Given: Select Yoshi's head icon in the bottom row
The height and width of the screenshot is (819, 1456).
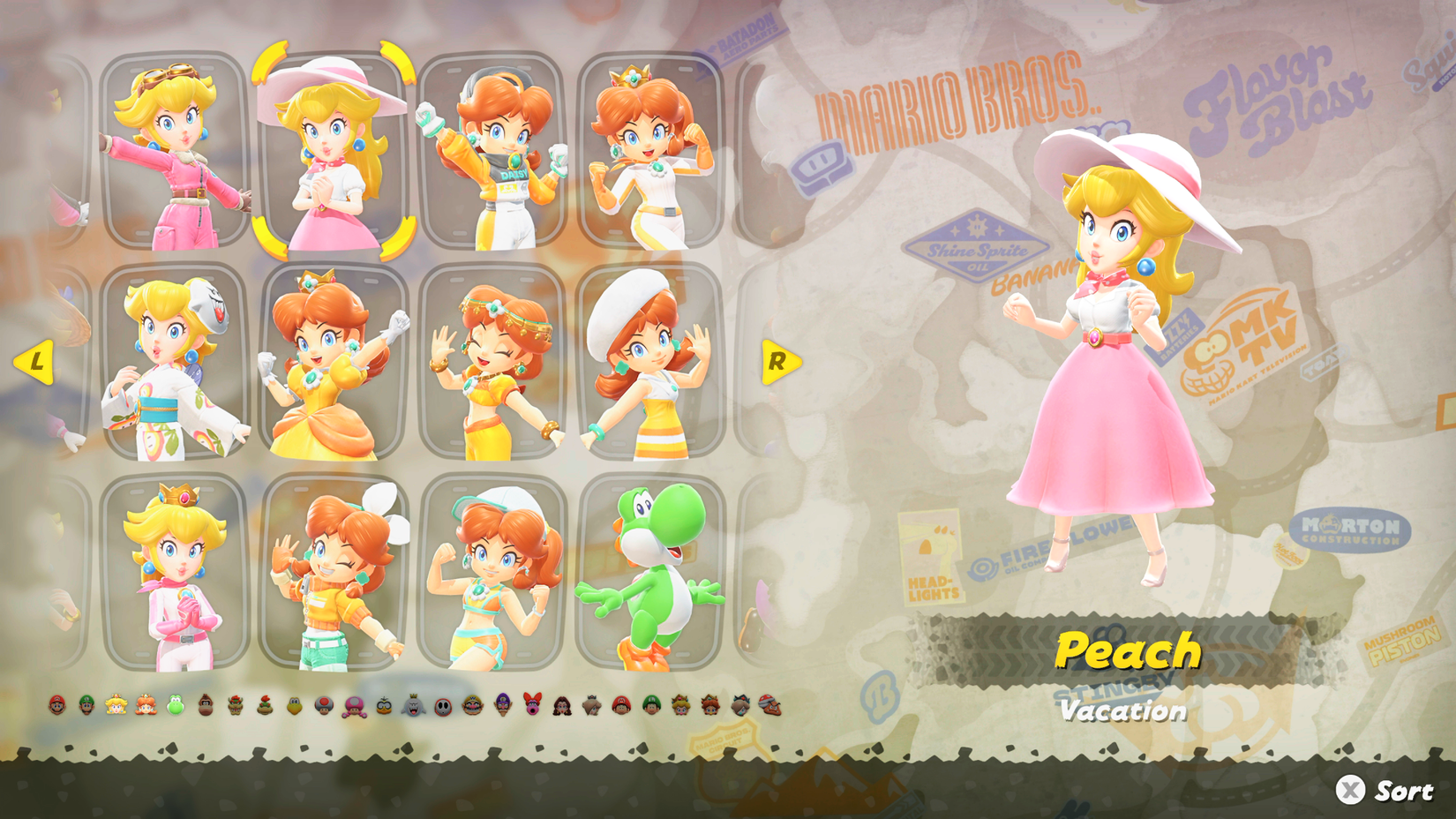Looking at the screenshot, I should pos(173,704).
